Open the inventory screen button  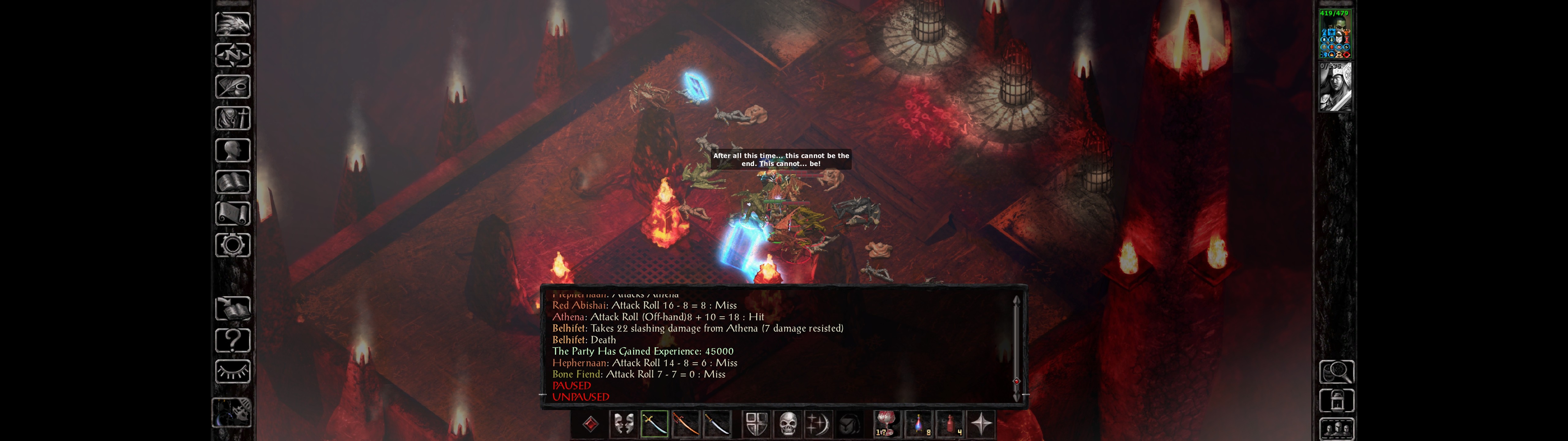(232, 118)
